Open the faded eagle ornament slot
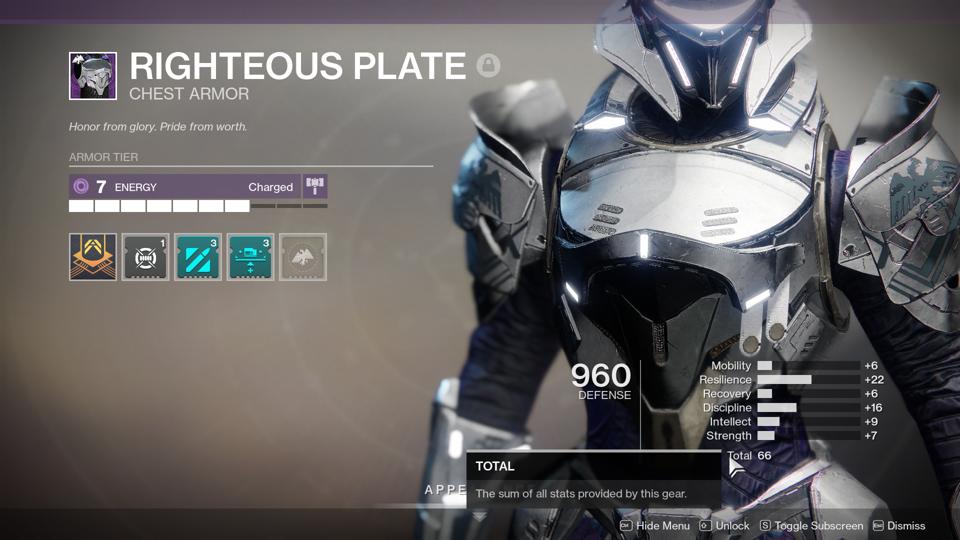Screen dimensions: 960x540 pos(303,257)
